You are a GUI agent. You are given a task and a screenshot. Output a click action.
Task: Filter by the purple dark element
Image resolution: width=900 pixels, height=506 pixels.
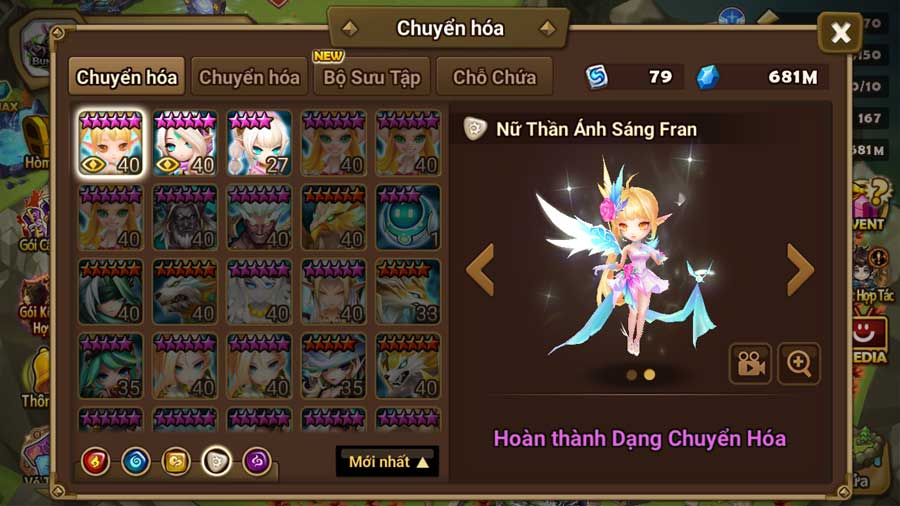tap(257, 461)
